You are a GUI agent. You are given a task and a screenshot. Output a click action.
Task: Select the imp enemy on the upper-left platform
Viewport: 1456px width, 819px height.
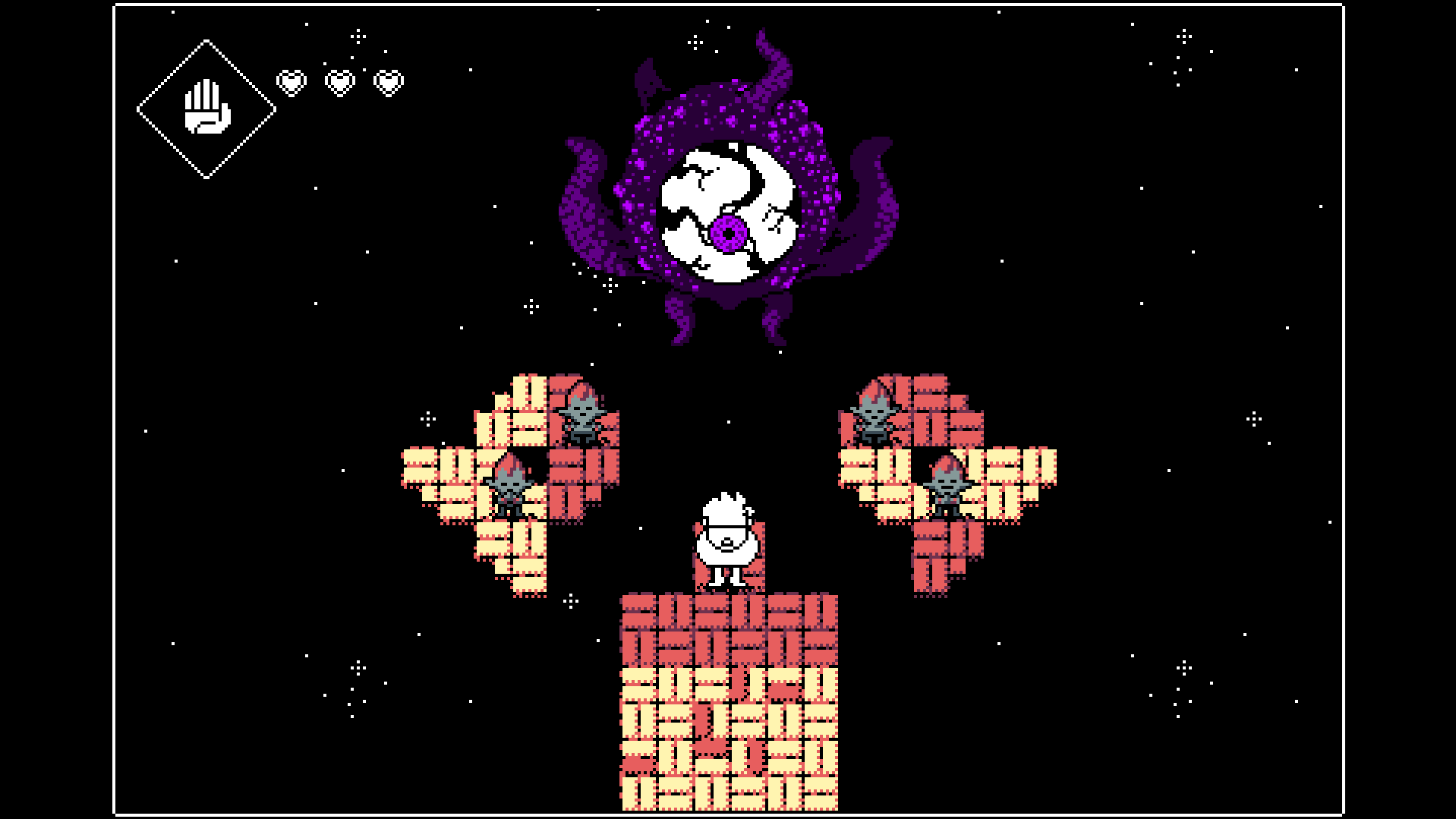coord(581,417)
